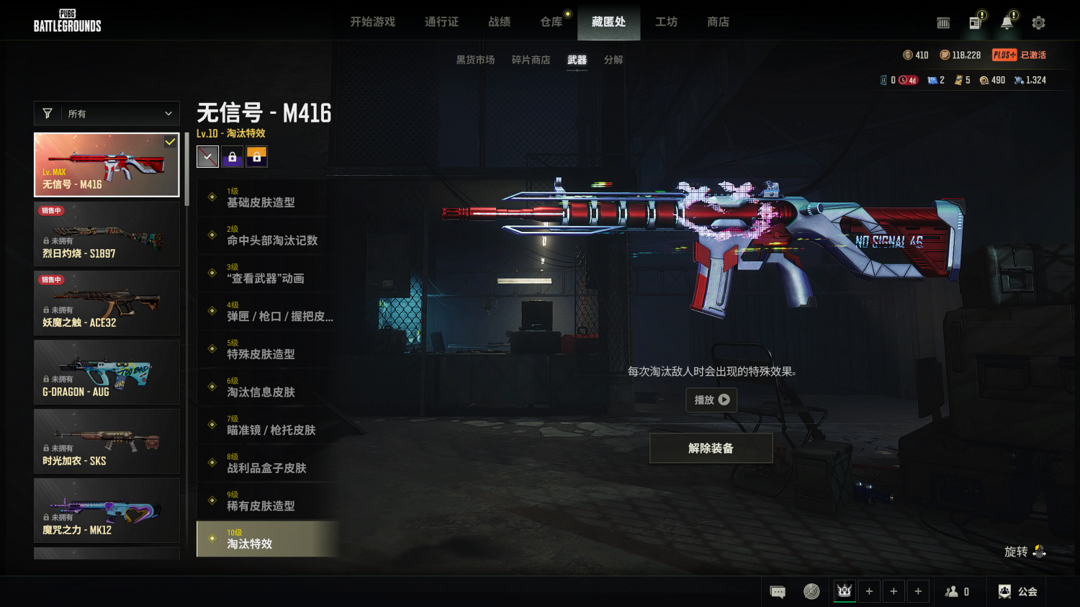Switch to the 碎片商店 sub-tab
1080x607 pixels.
531,60
